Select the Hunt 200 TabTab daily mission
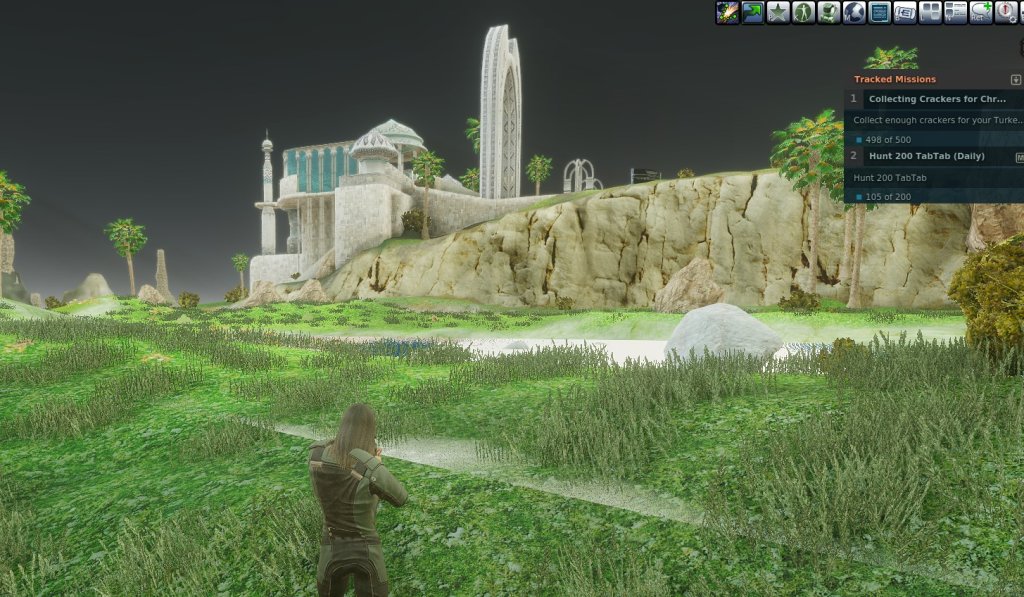The image size is (1024, 597). [x=926, y=156]
